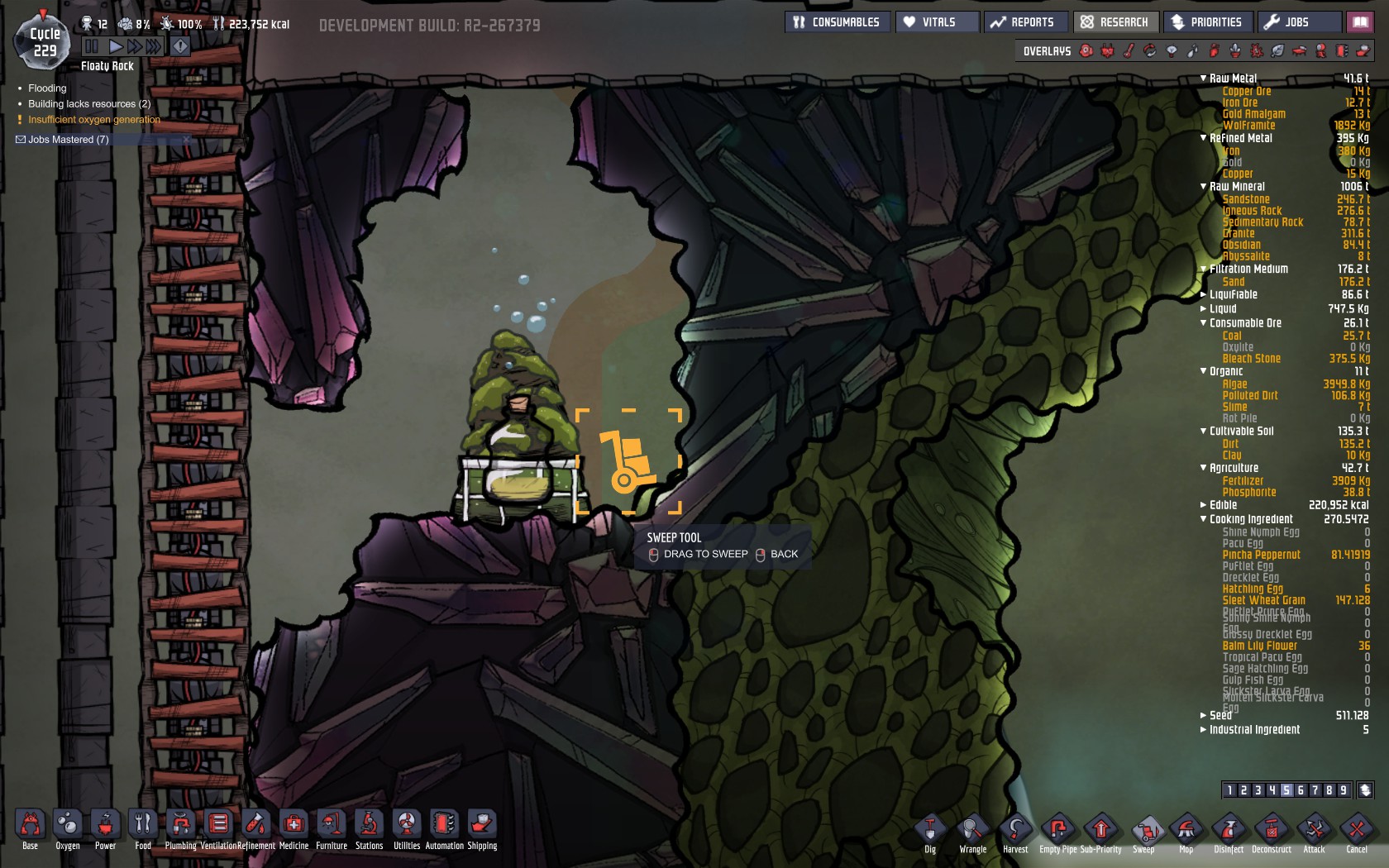This screenshot has width=1389, height=868.
Task: Open the Jobs Mastered notification
Action: (x=68, y=140)
